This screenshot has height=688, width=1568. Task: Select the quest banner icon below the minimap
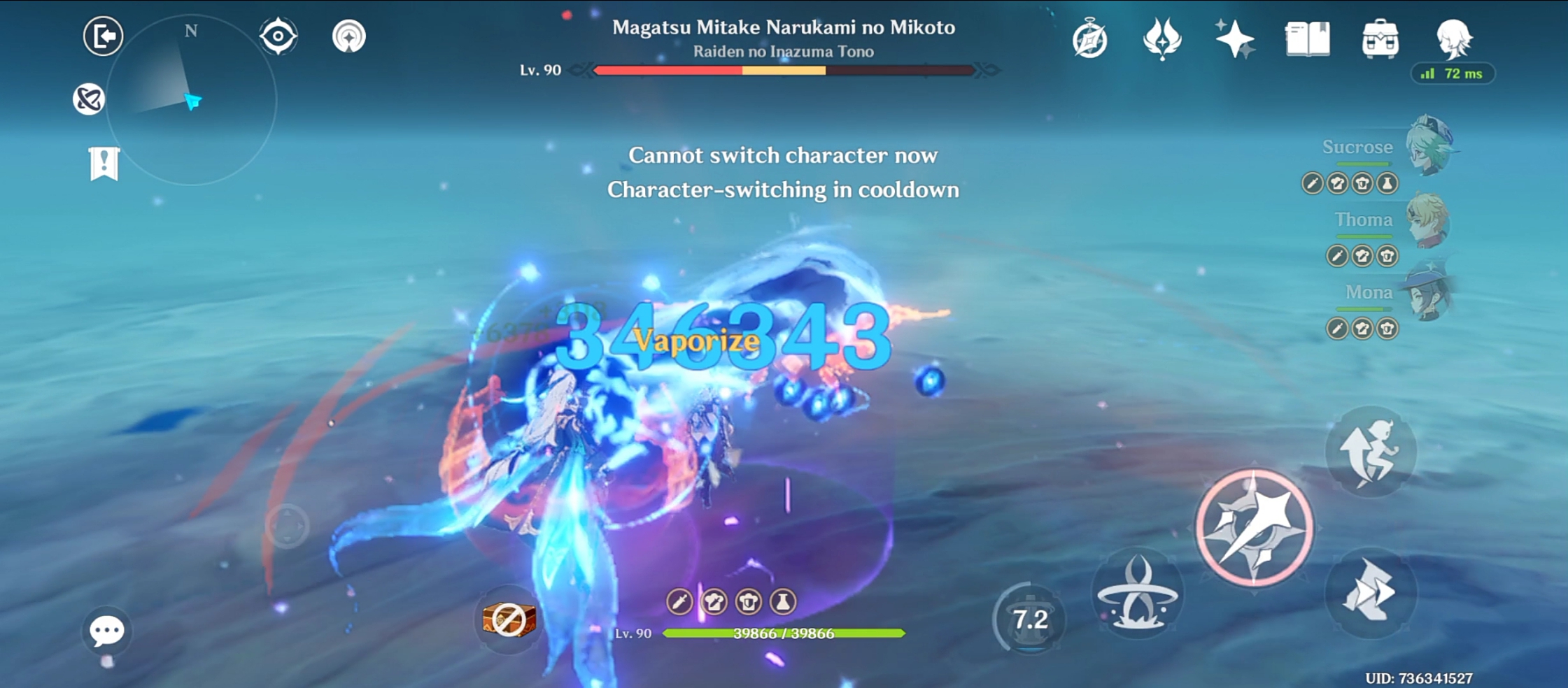tap(102, 162)
